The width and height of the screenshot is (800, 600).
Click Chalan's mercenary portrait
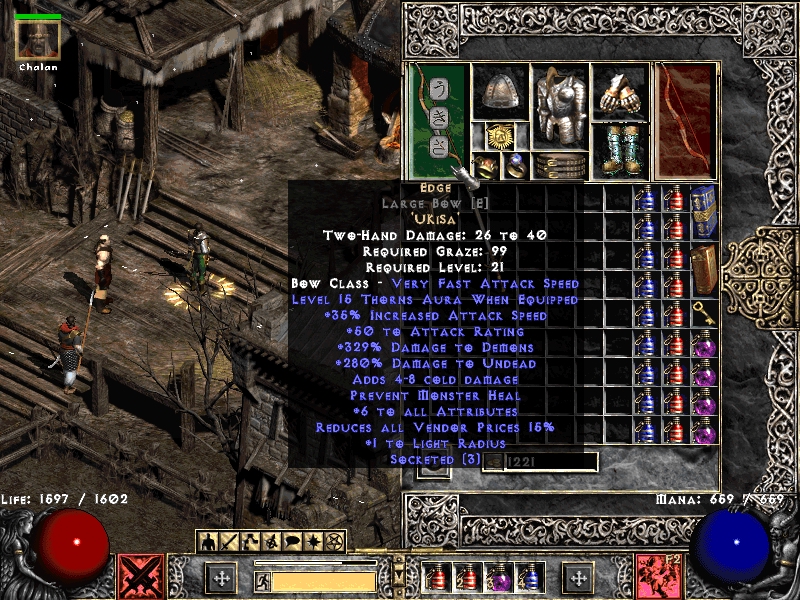[38, 40]
